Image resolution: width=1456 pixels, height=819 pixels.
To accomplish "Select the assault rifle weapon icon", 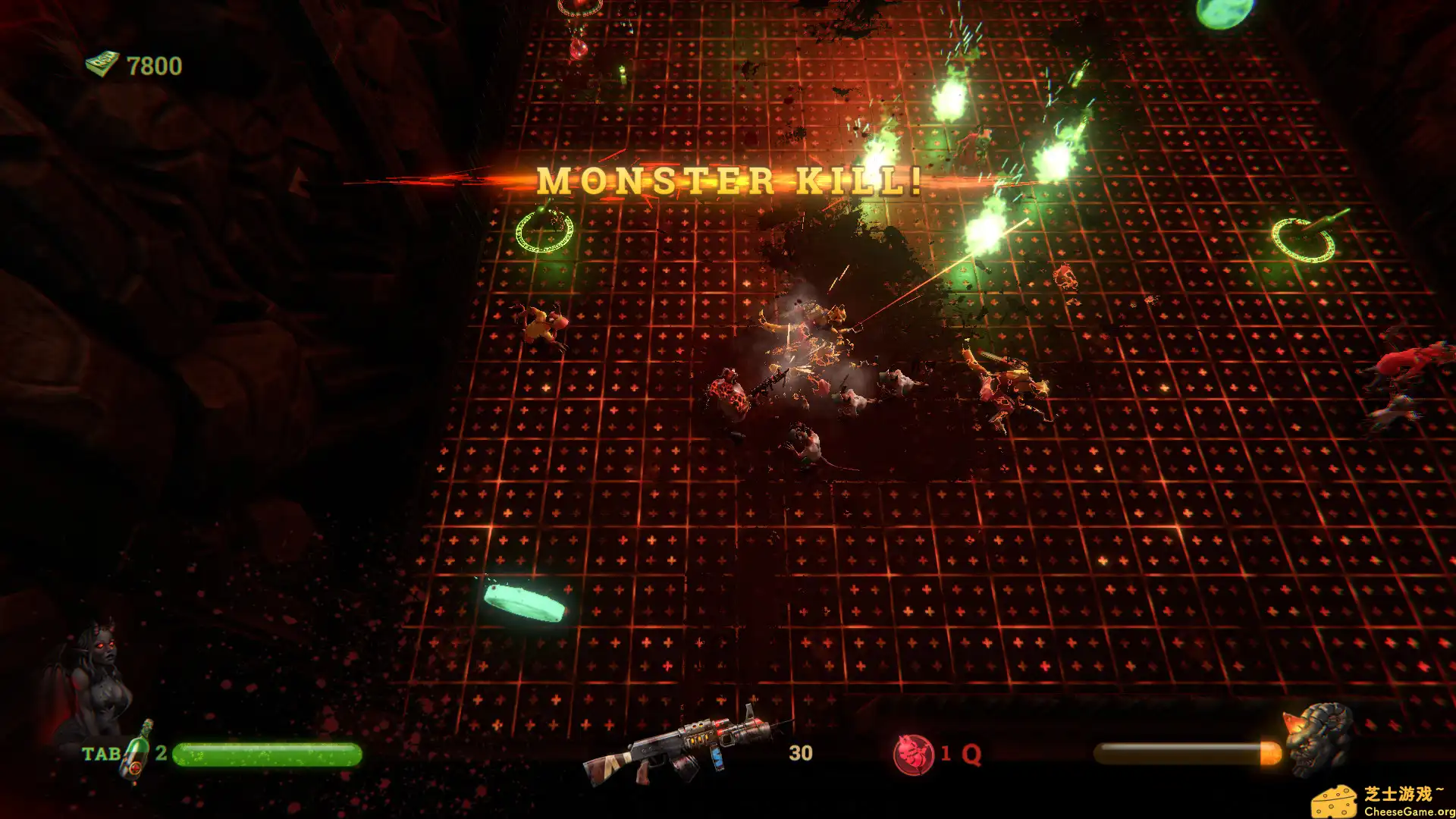I will [681, 747].
